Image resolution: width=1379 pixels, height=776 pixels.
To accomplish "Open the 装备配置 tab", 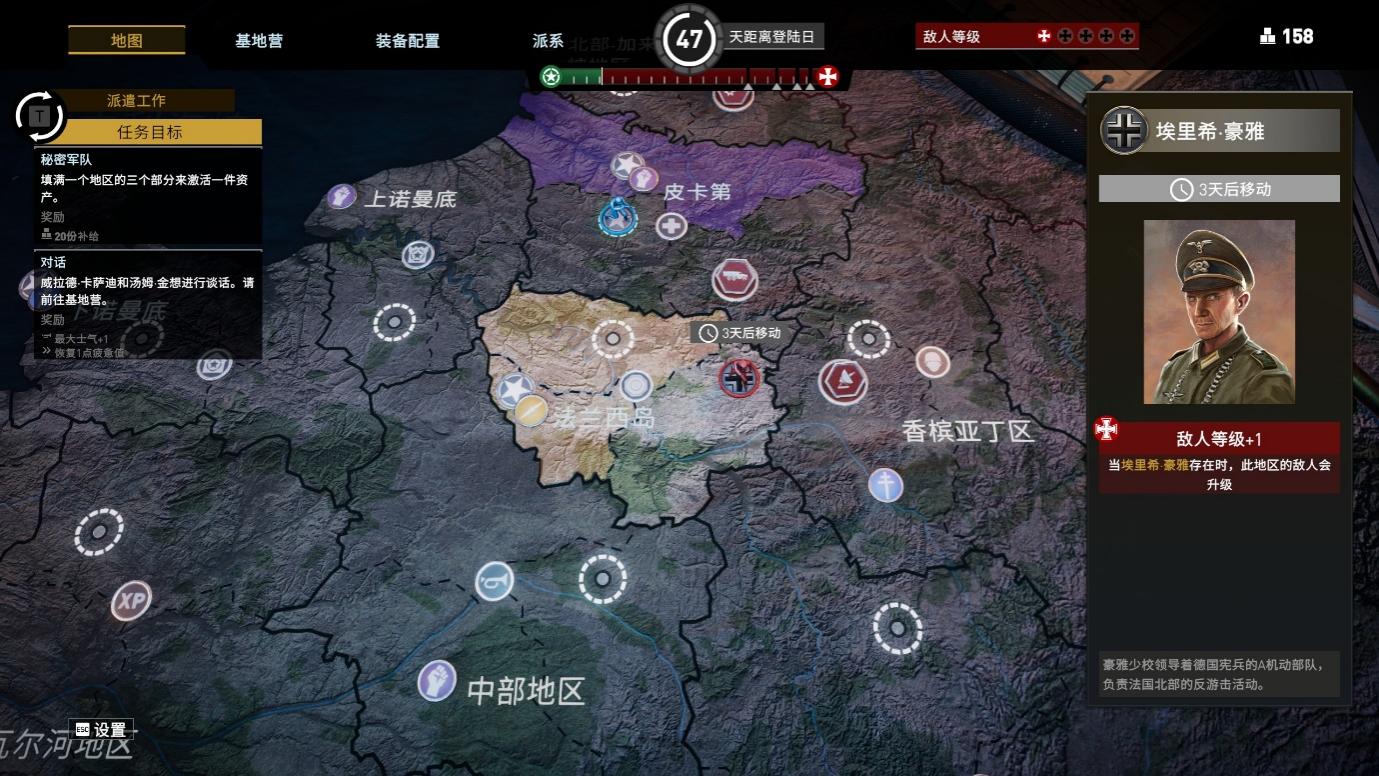I will [x=405, y=41].
